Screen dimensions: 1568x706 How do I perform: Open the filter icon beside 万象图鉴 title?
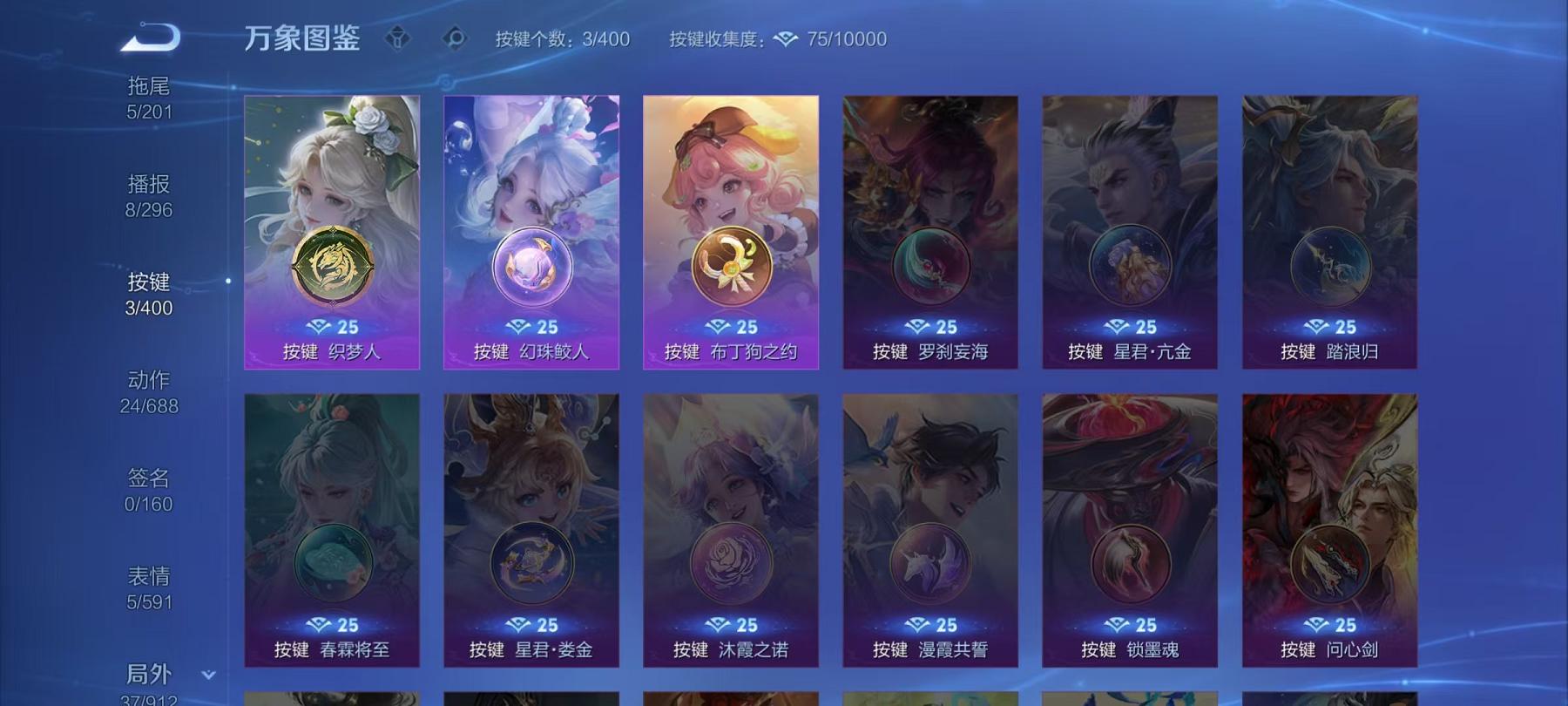coord(400,37)
